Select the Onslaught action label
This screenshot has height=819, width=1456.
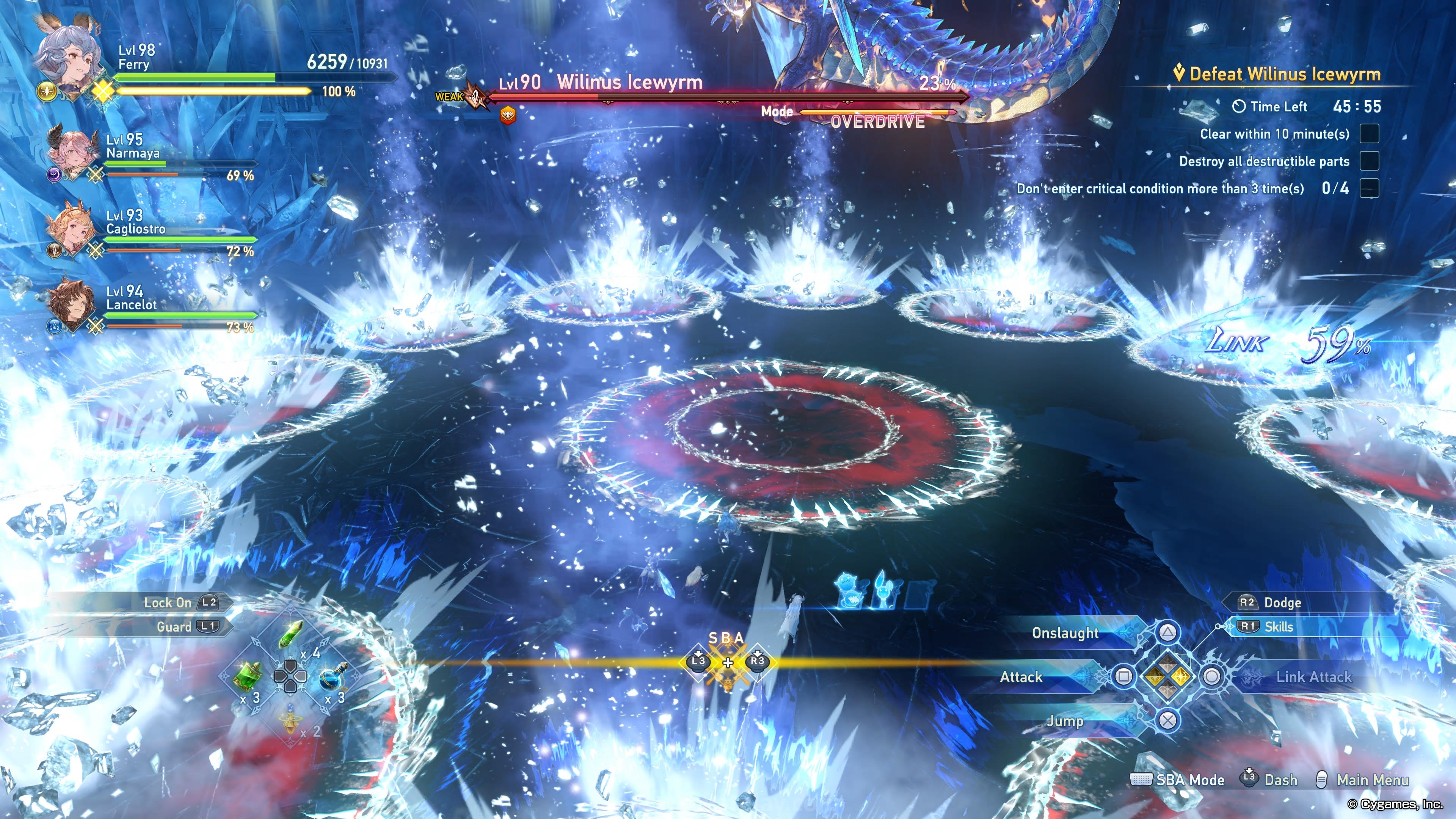point(1065,633)
